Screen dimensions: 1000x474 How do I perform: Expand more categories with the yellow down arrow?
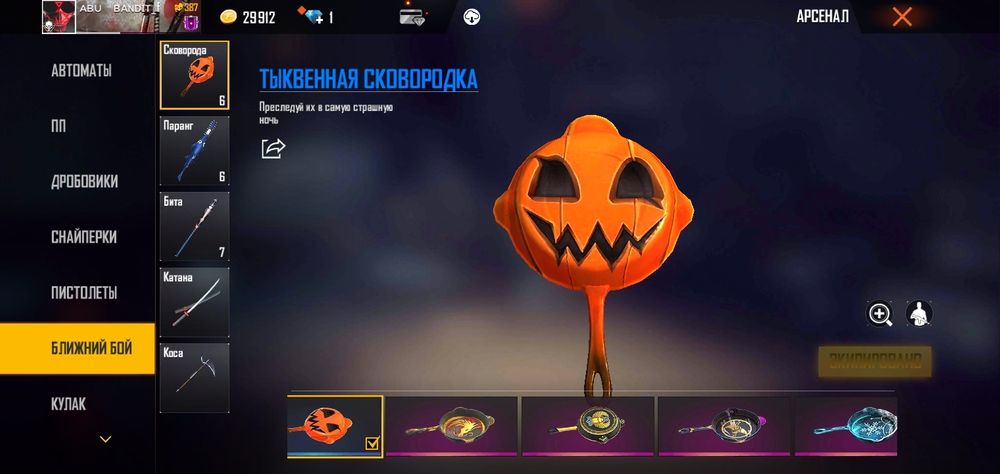tap(105, 439)
